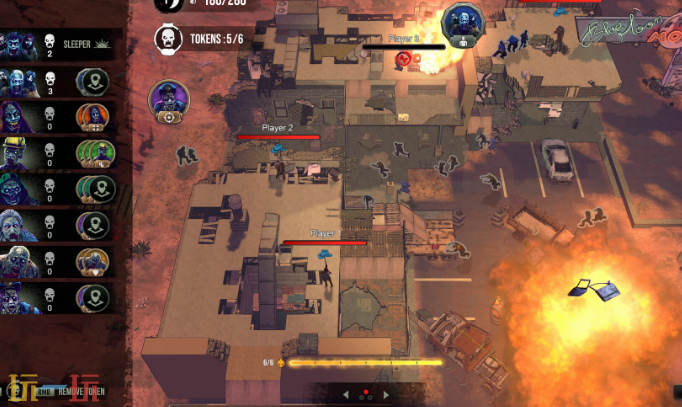The width and height of the screenshot is (682, 407).
Task: Select the blue zombie spawn token near Player 3
Action: point(461,22)
